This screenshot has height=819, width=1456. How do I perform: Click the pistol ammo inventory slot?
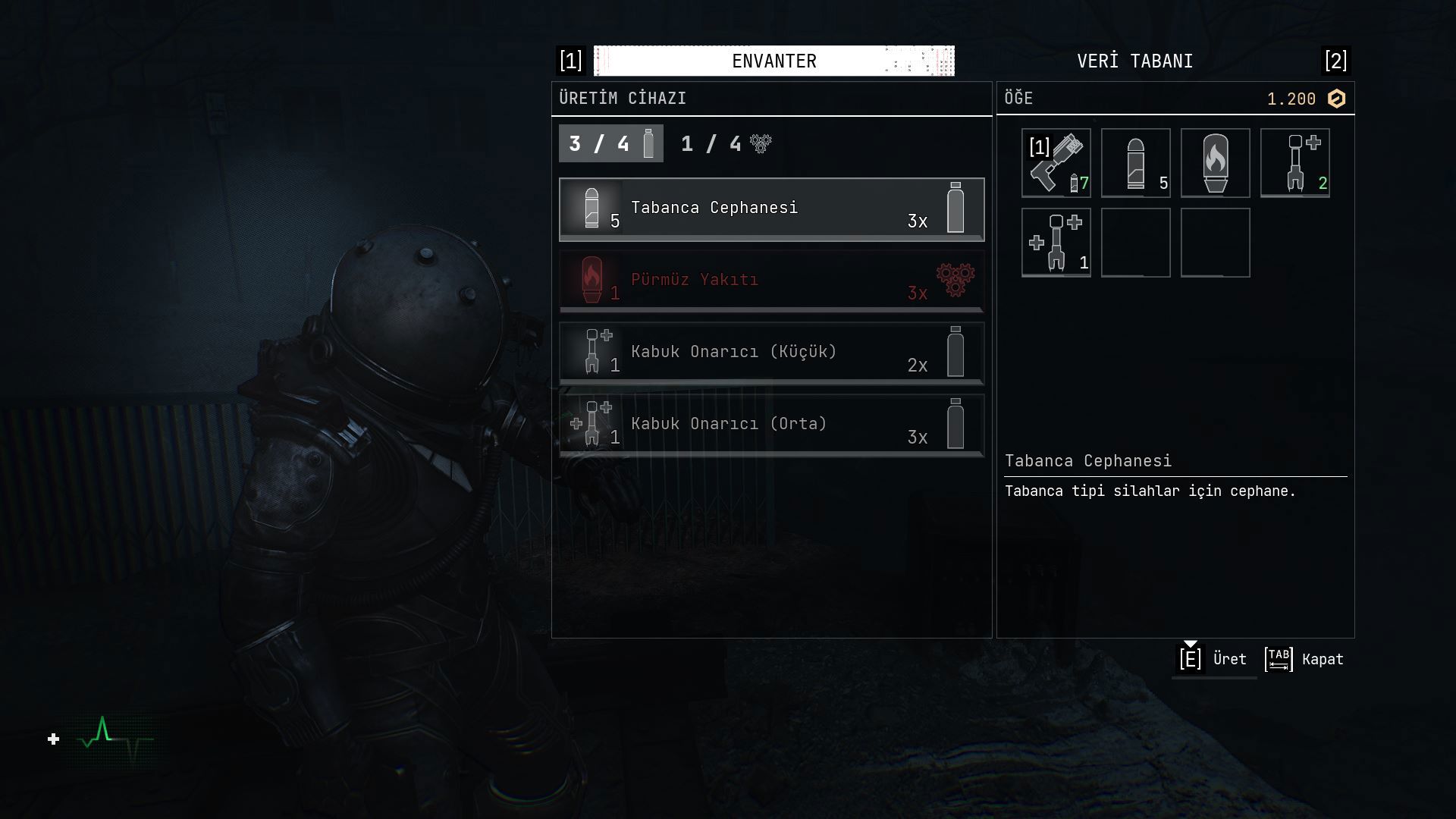[1135, 163]
